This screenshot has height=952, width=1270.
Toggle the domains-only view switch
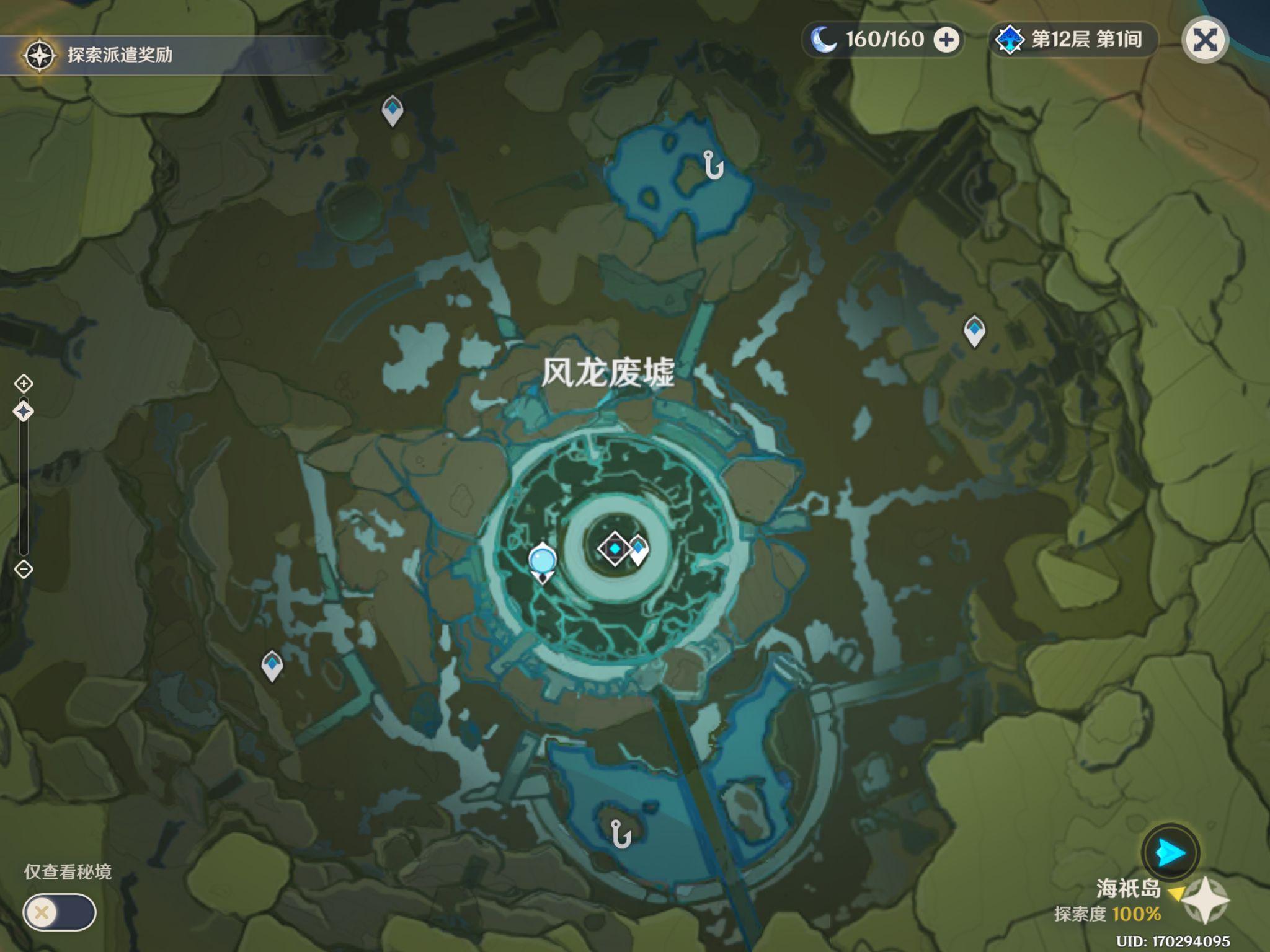point(60,912)
